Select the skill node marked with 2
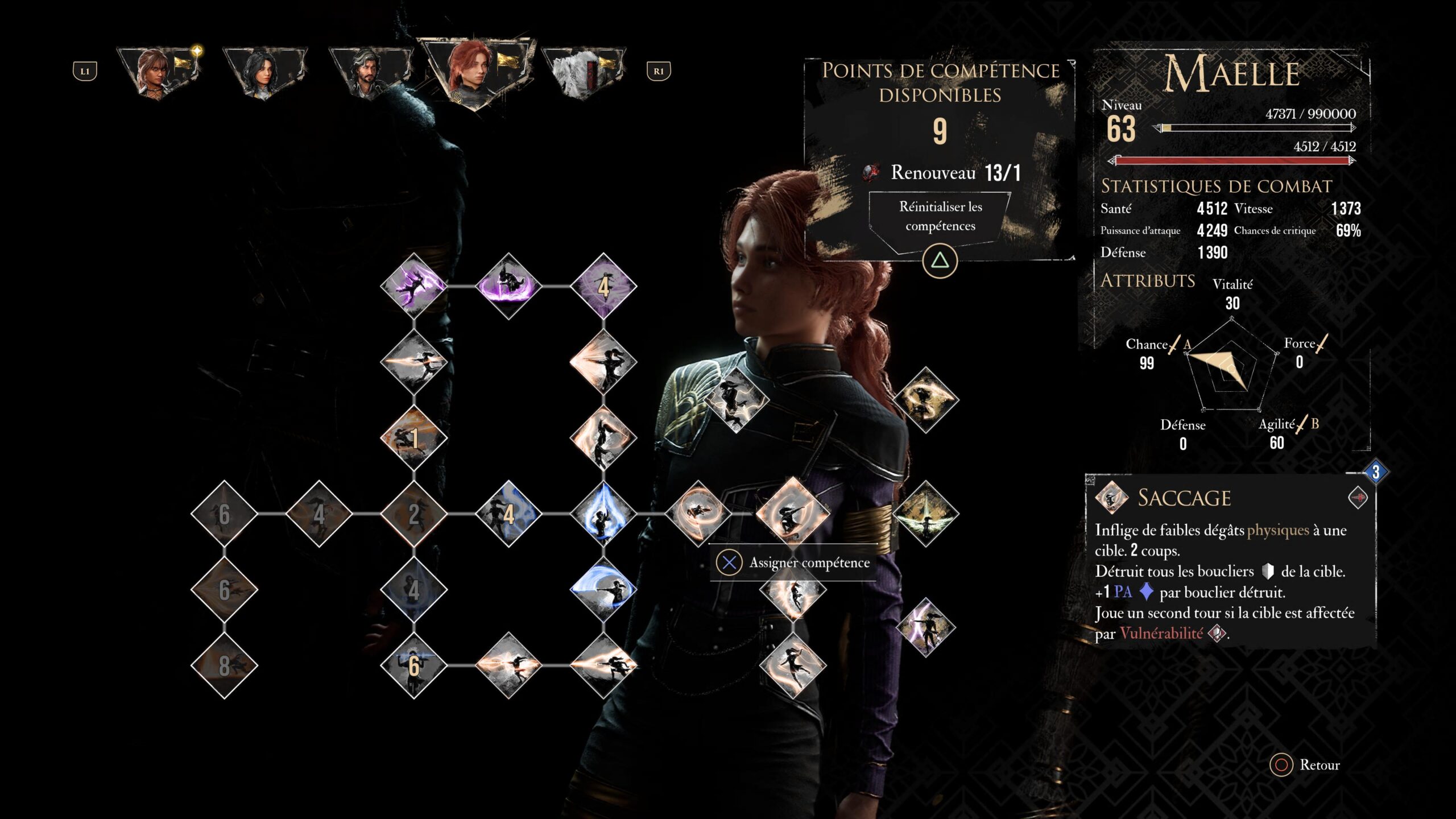The image size is (1456, 819). coord(413,514)
